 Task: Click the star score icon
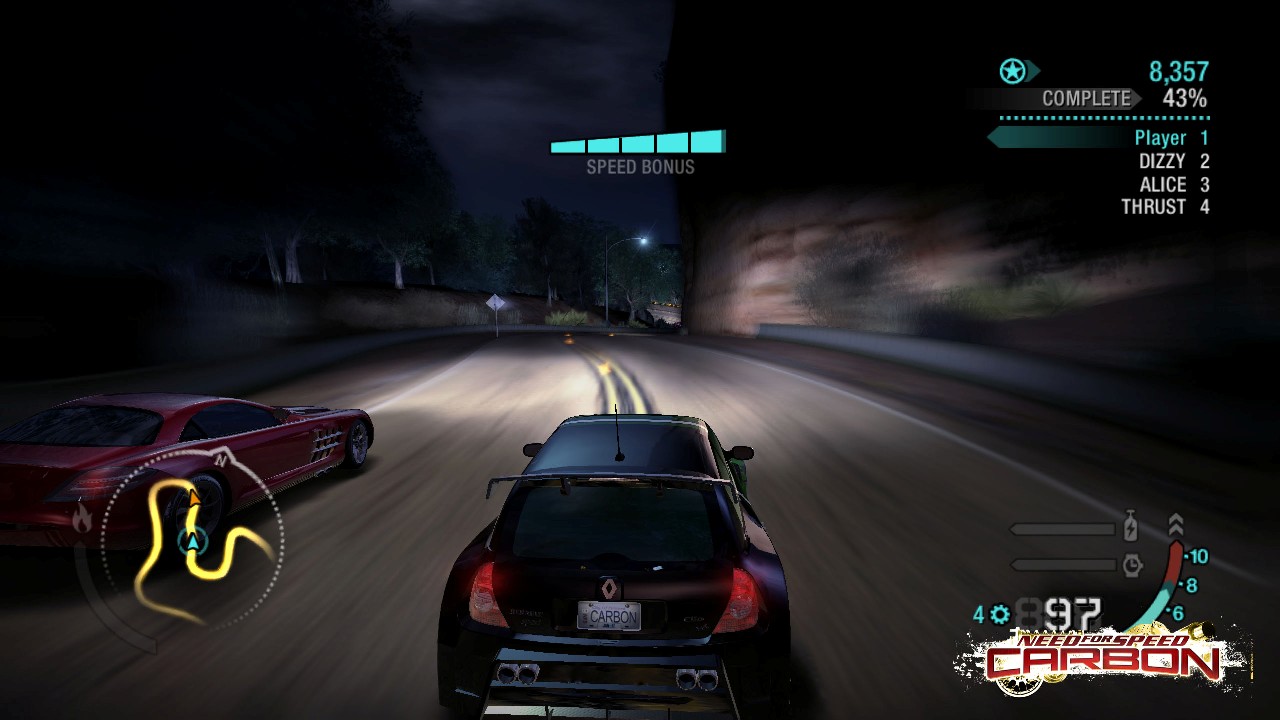click(x=1014, y=71)
